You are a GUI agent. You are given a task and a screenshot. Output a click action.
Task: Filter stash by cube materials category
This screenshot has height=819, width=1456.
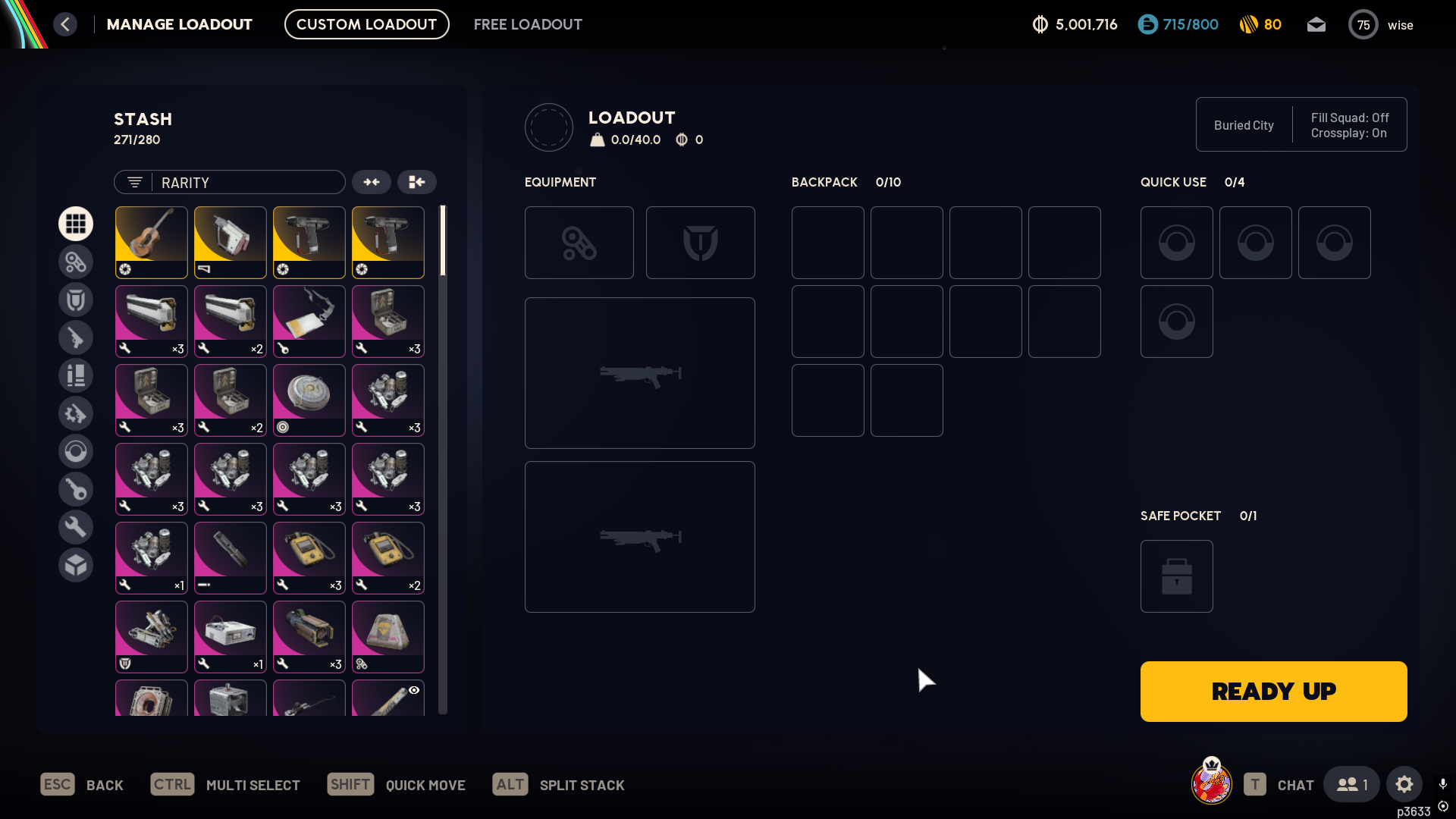point(76,565)
